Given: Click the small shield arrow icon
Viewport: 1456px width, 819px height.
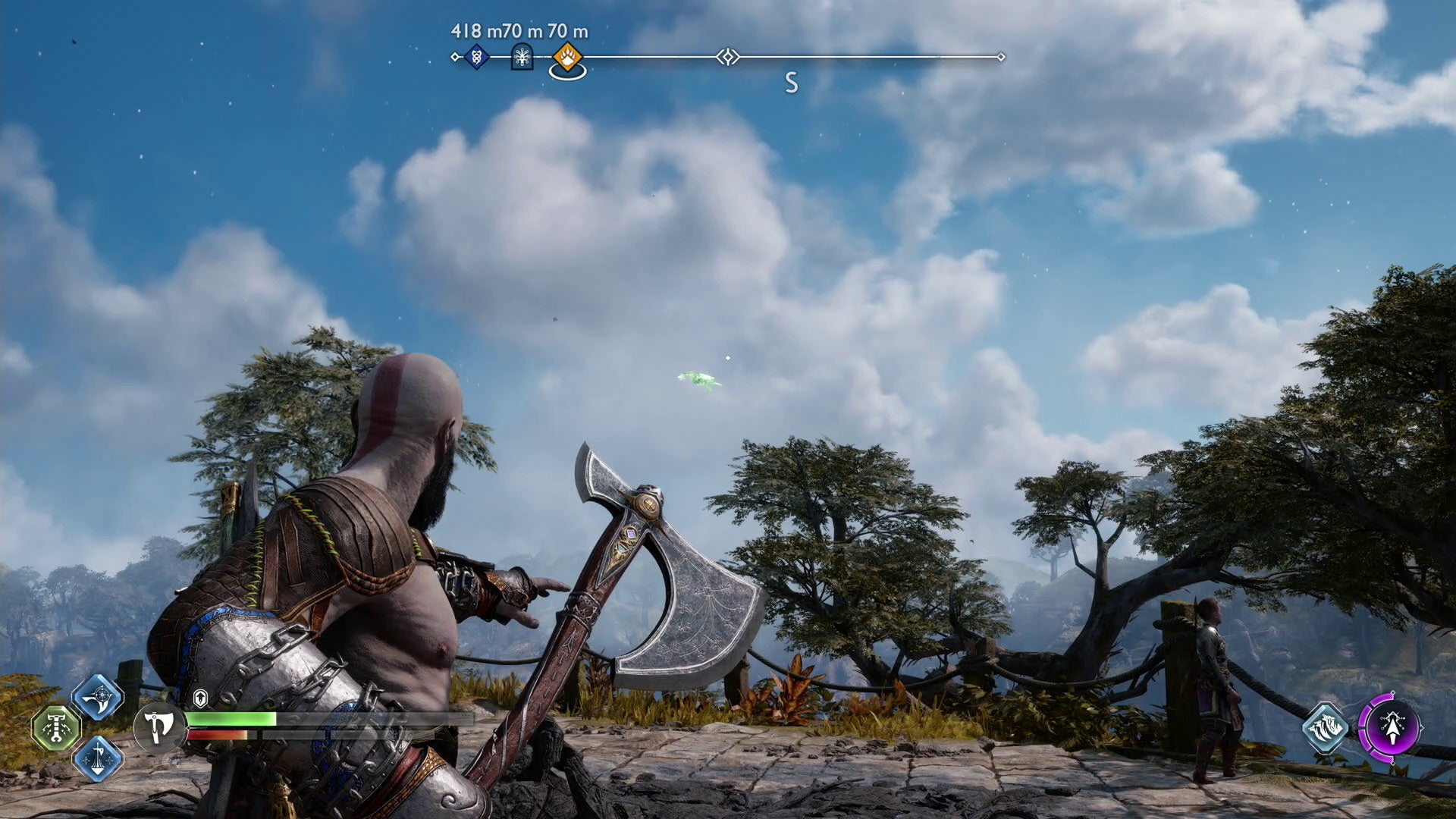Looking at the screenshot, I should click(200, 698).
